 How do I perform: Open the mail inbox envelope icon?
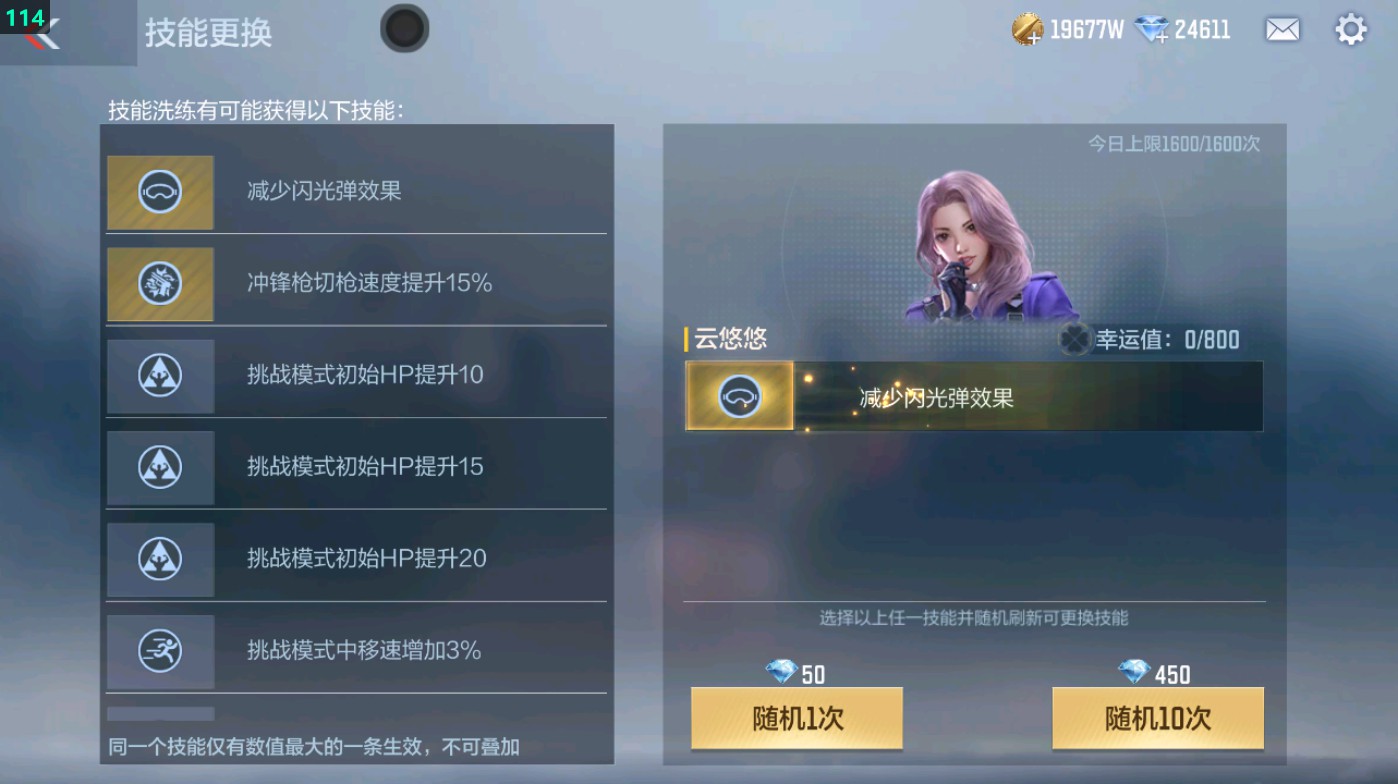click(1284, 29)
